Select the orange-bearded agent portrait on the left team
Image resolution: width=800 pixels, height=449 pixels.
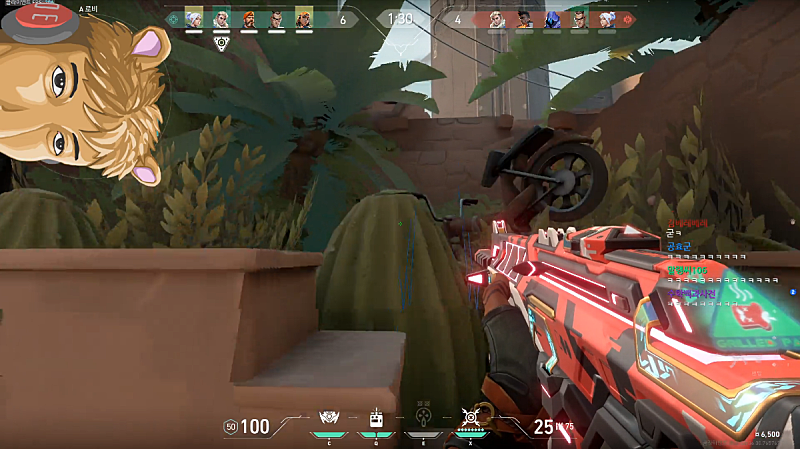[248, 18]
